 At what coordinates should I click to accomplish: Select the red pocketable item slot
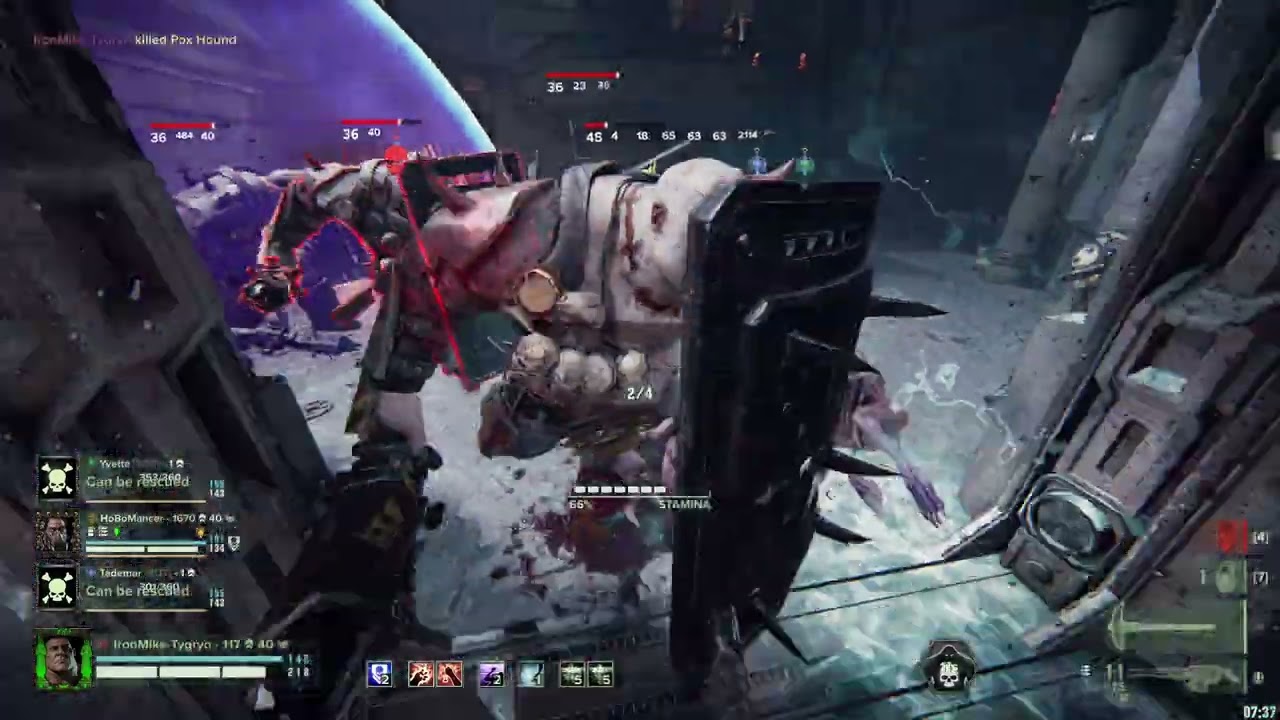1232,538
